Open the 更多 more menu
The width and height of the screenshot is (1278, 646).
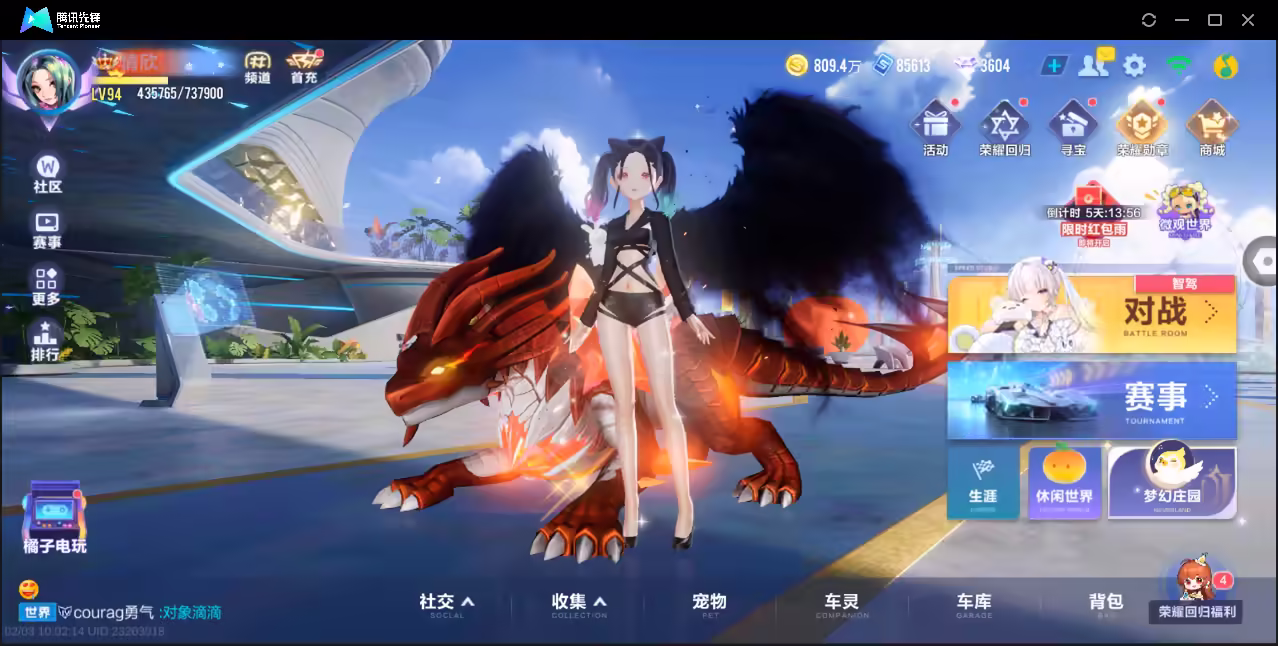46,285
